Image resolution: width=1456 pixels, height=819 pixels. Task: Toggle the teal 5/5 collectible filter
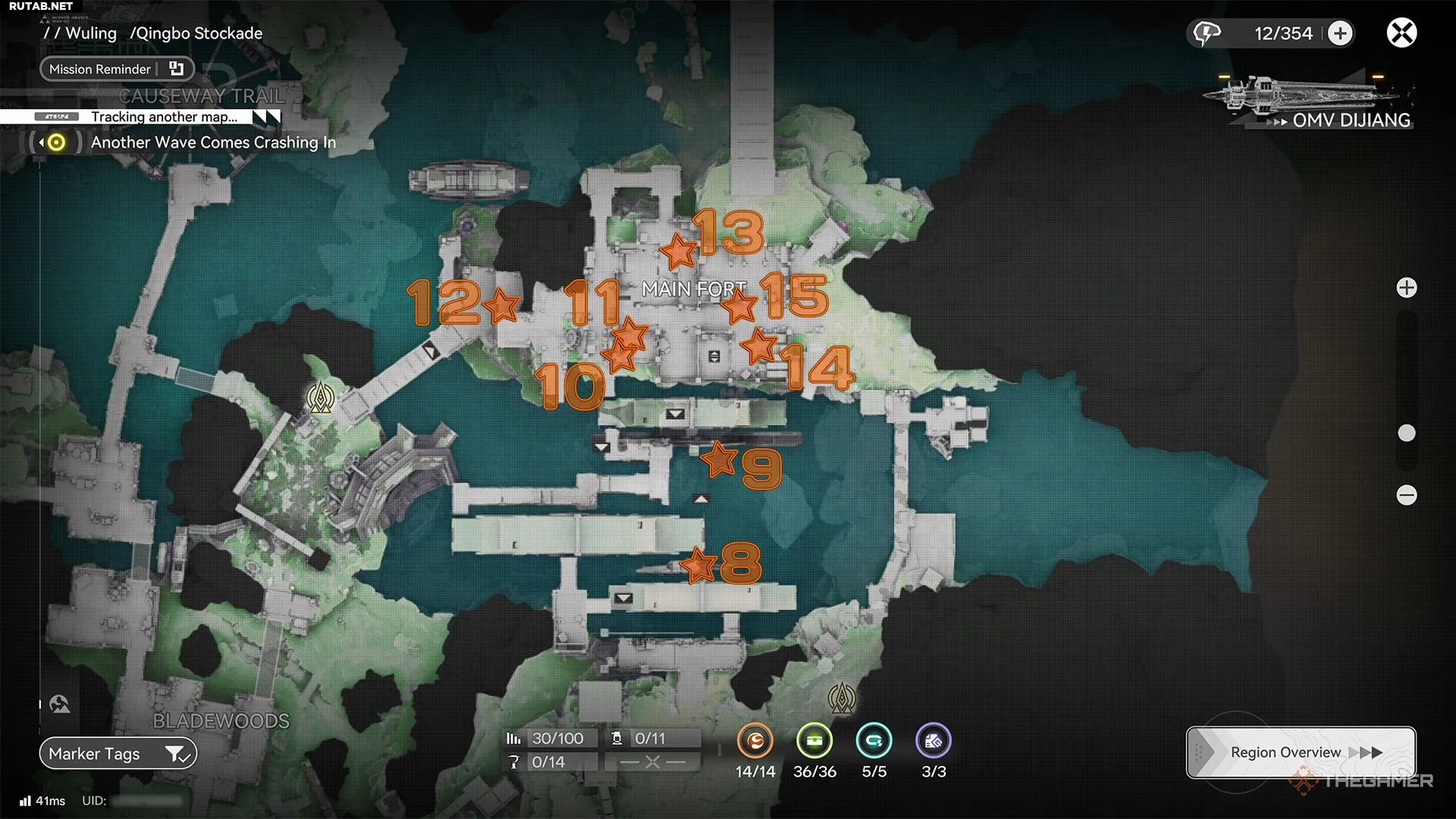pos(874,741)
